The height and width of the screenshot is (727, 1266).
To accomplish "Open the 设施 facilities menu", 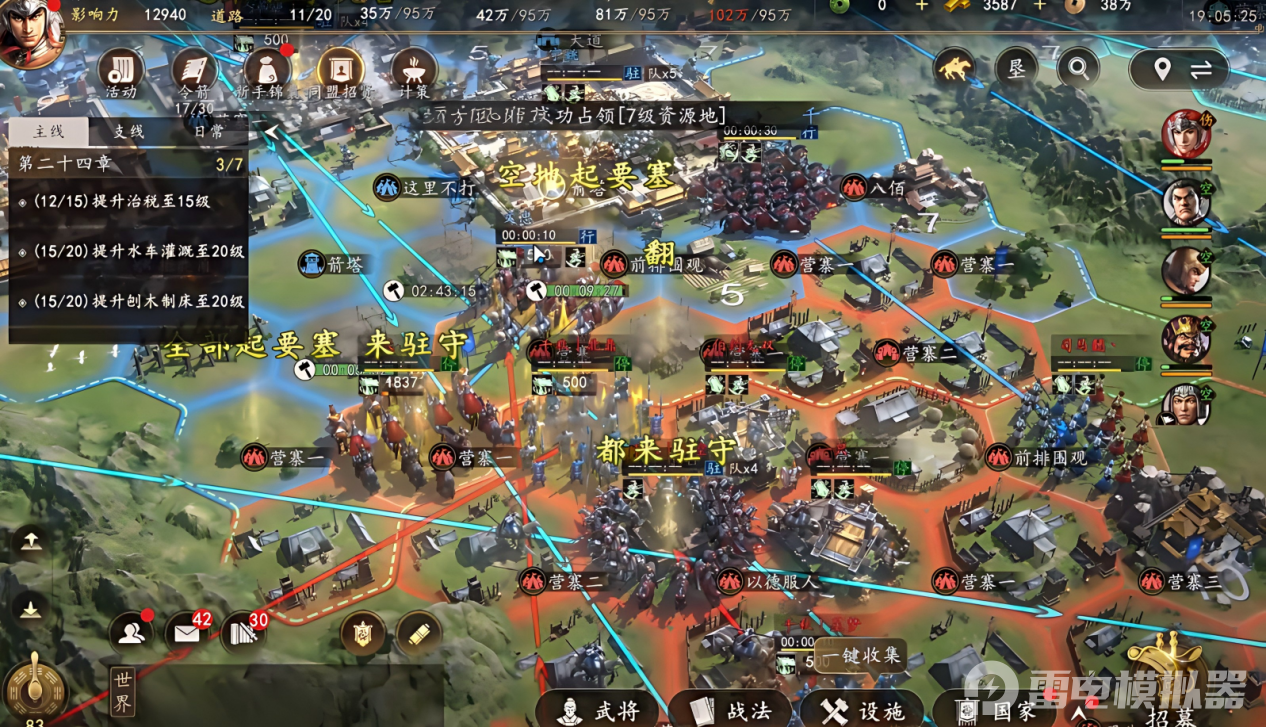I will point(862,710).
